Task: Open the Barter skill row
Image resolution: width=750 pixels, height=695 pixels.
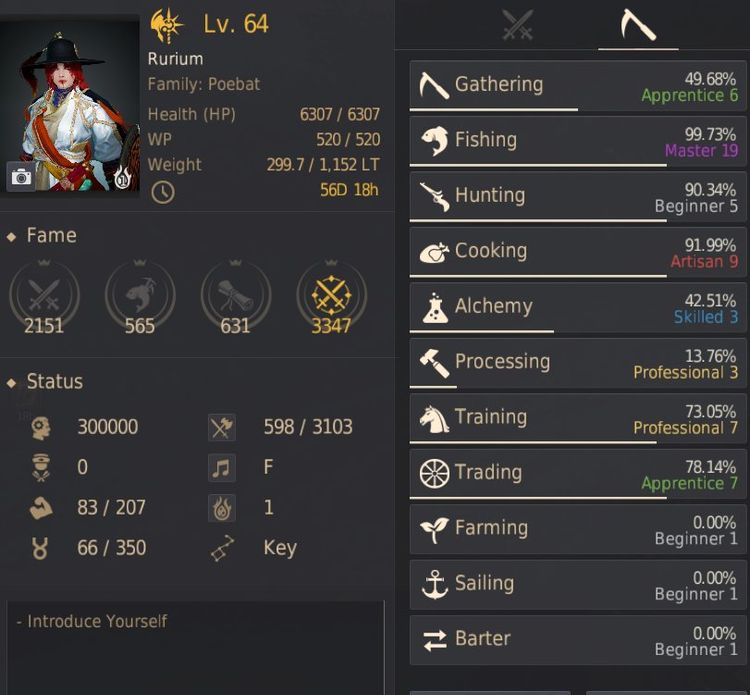Action: [579, 639]
